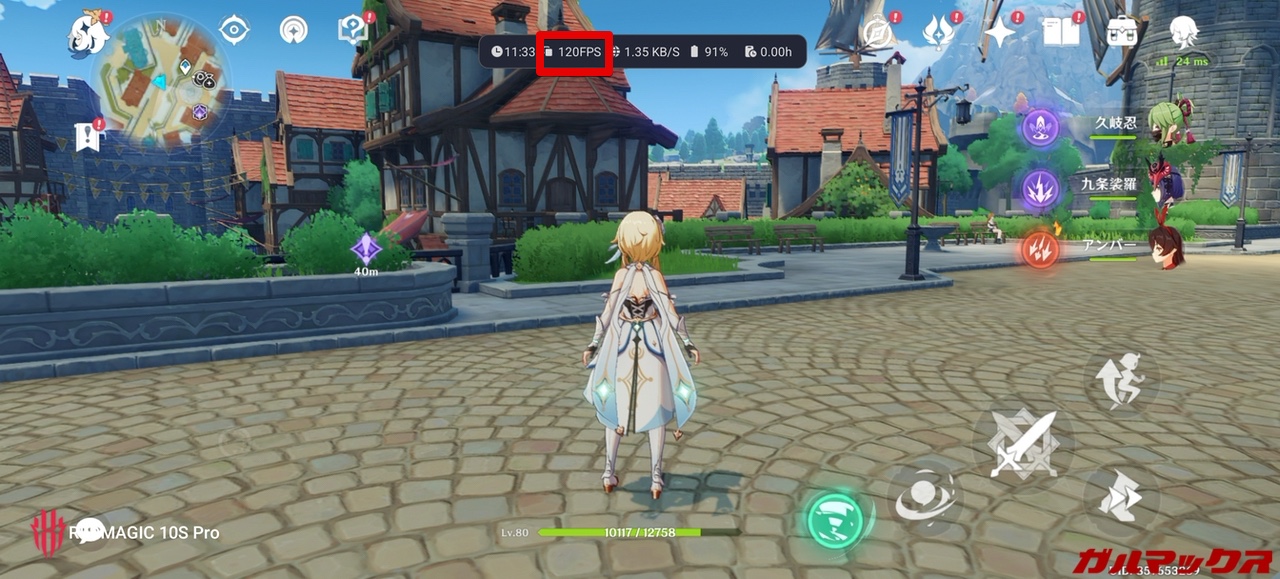Switch to party member 九条裟羅
The width and height of the screenshot is (1280, 579).
tap(1164, 184)
